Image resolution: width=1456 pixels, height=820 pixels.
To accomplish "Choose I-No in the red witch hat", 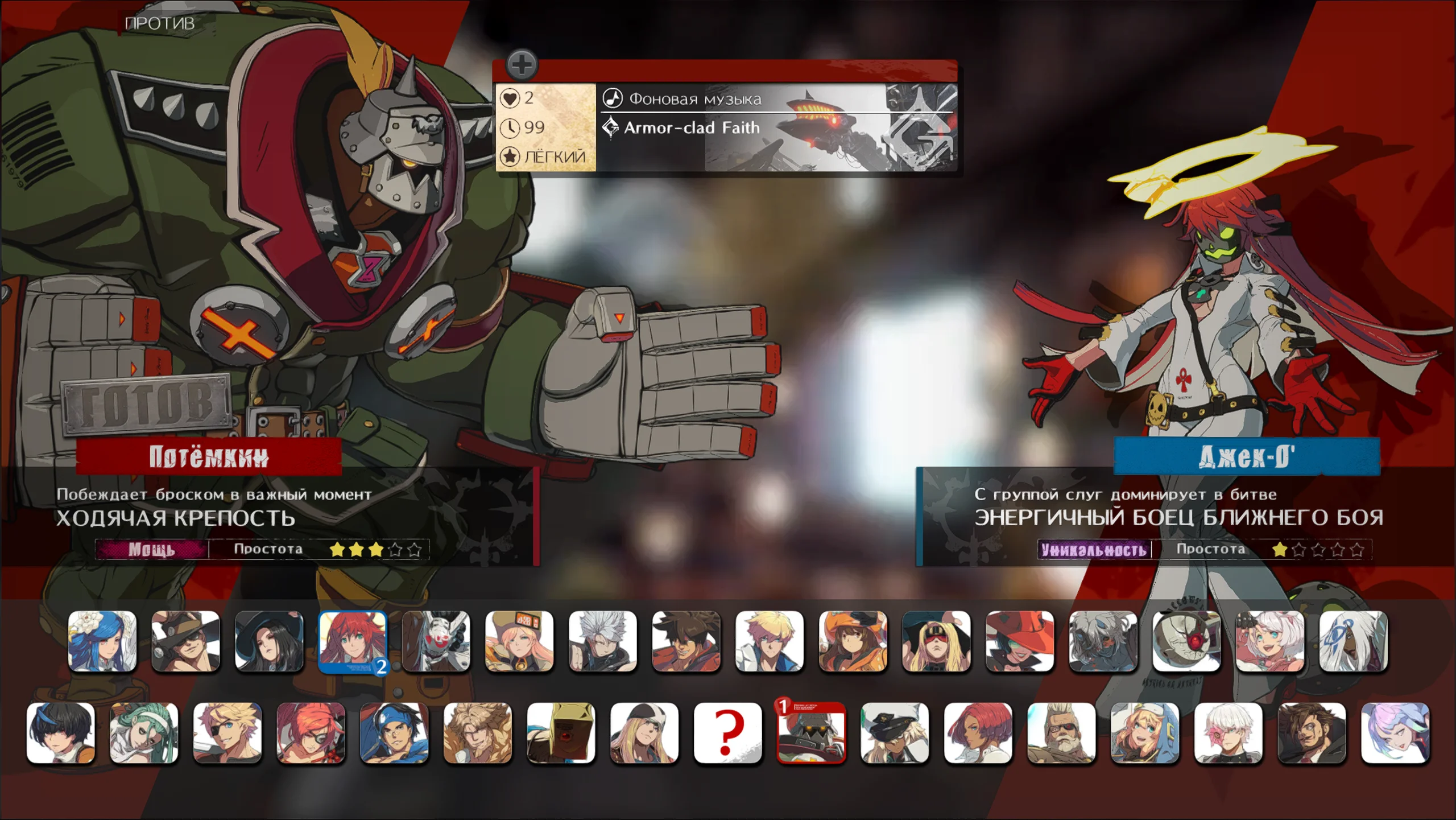I will click(1020, 641).
